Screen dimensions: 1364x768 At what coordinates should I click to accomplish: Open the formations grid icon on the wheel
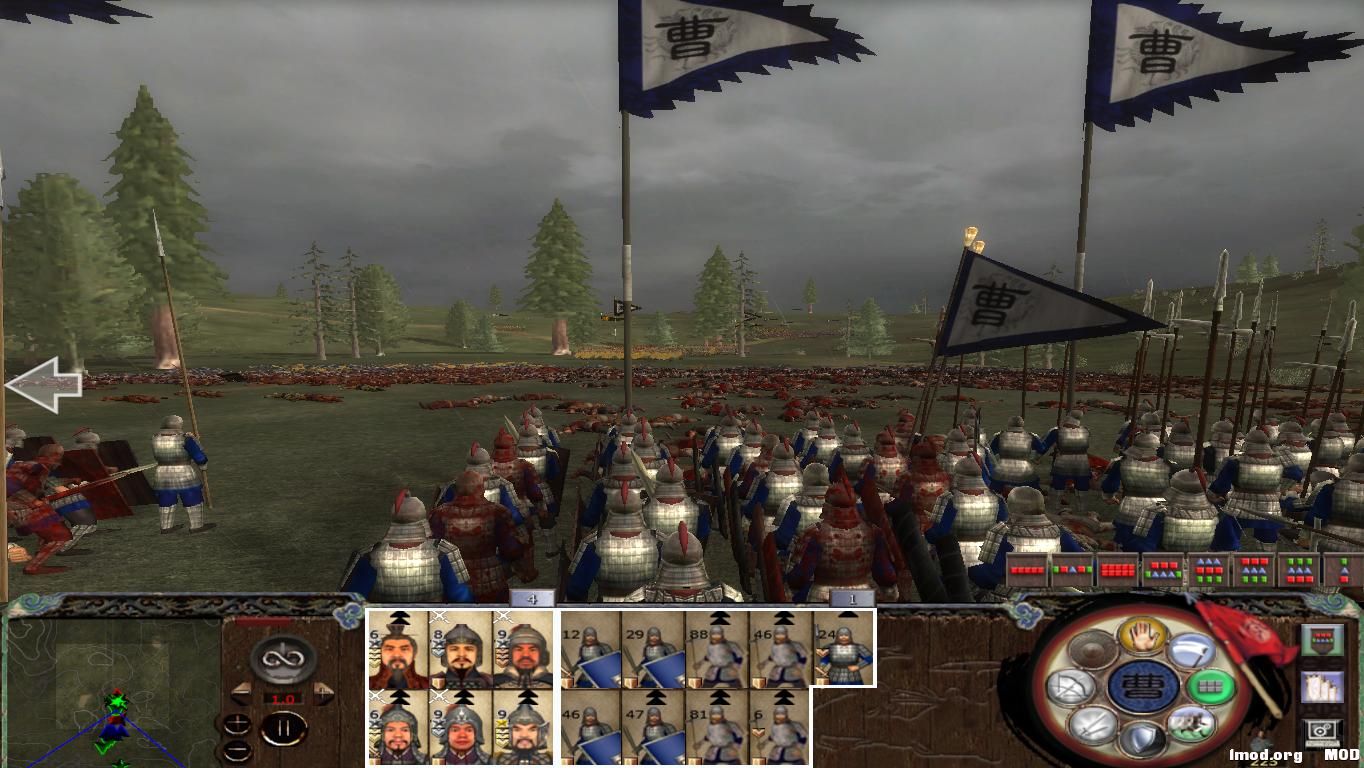[x=1212, y=686]
